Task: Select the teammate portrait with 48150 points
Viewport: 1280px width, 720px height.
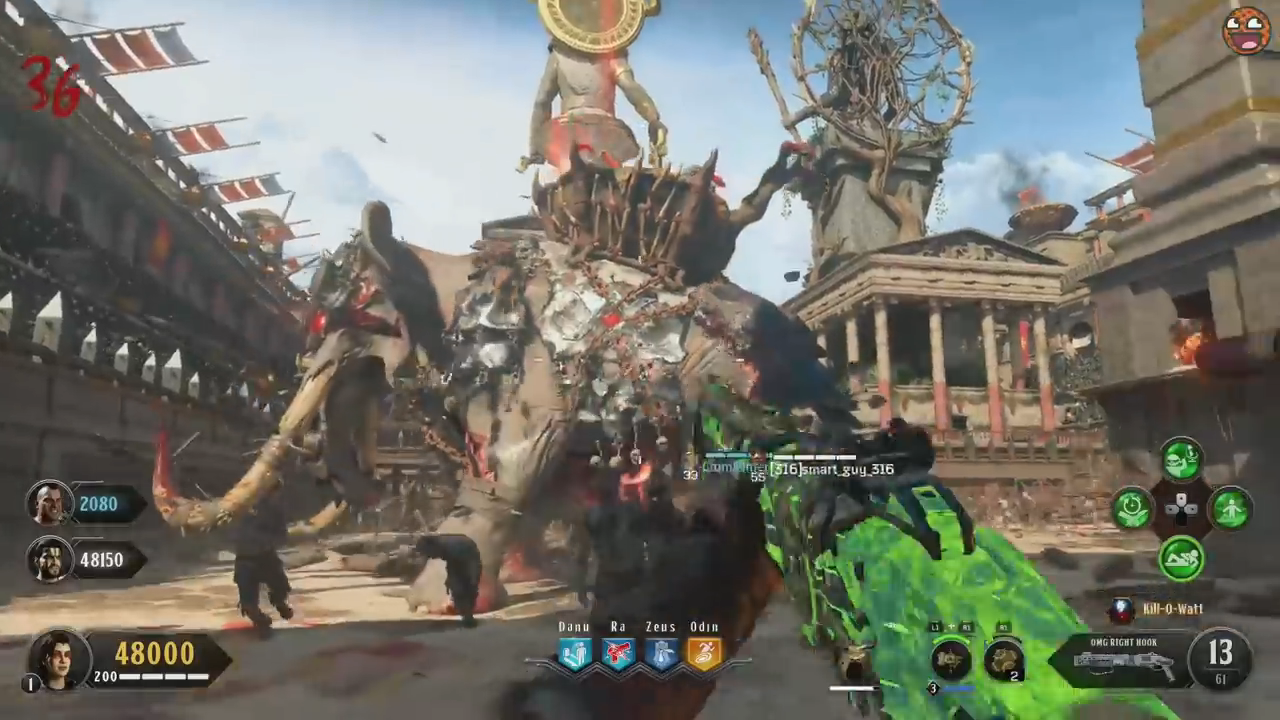Action: tap(48, 559)
